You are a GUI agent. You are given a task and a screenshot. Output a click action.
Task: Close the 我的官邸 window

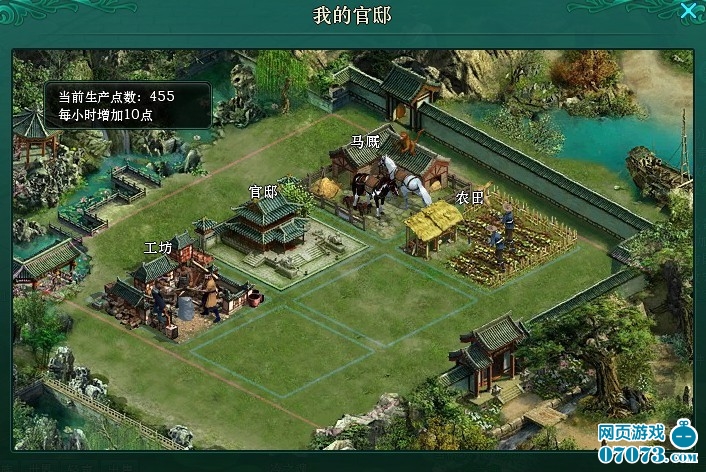pyautogui.click(x=689, y=12)
